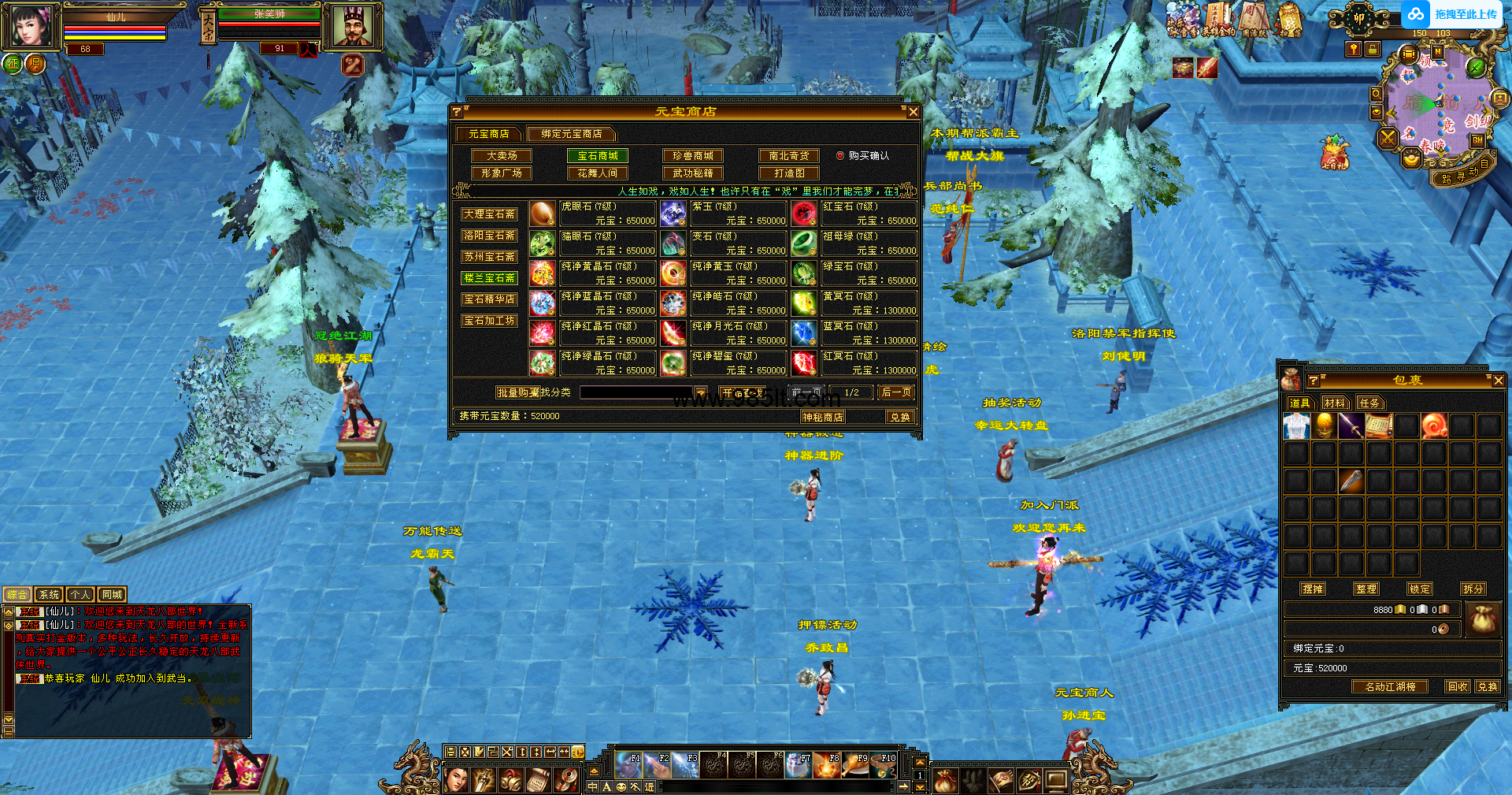Open the 宝石加工坊 sidebar entry

489,321
